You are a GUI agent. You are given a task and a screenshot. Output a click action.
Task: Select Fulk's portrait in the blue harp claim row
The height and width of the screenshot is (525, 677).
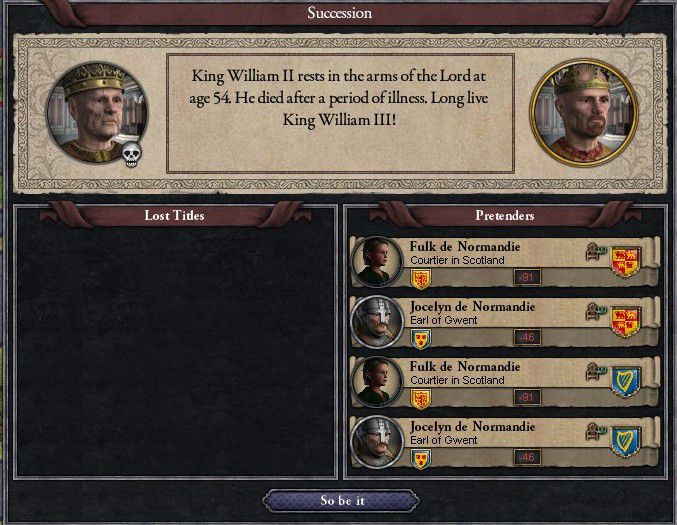[x=377, y=382]
